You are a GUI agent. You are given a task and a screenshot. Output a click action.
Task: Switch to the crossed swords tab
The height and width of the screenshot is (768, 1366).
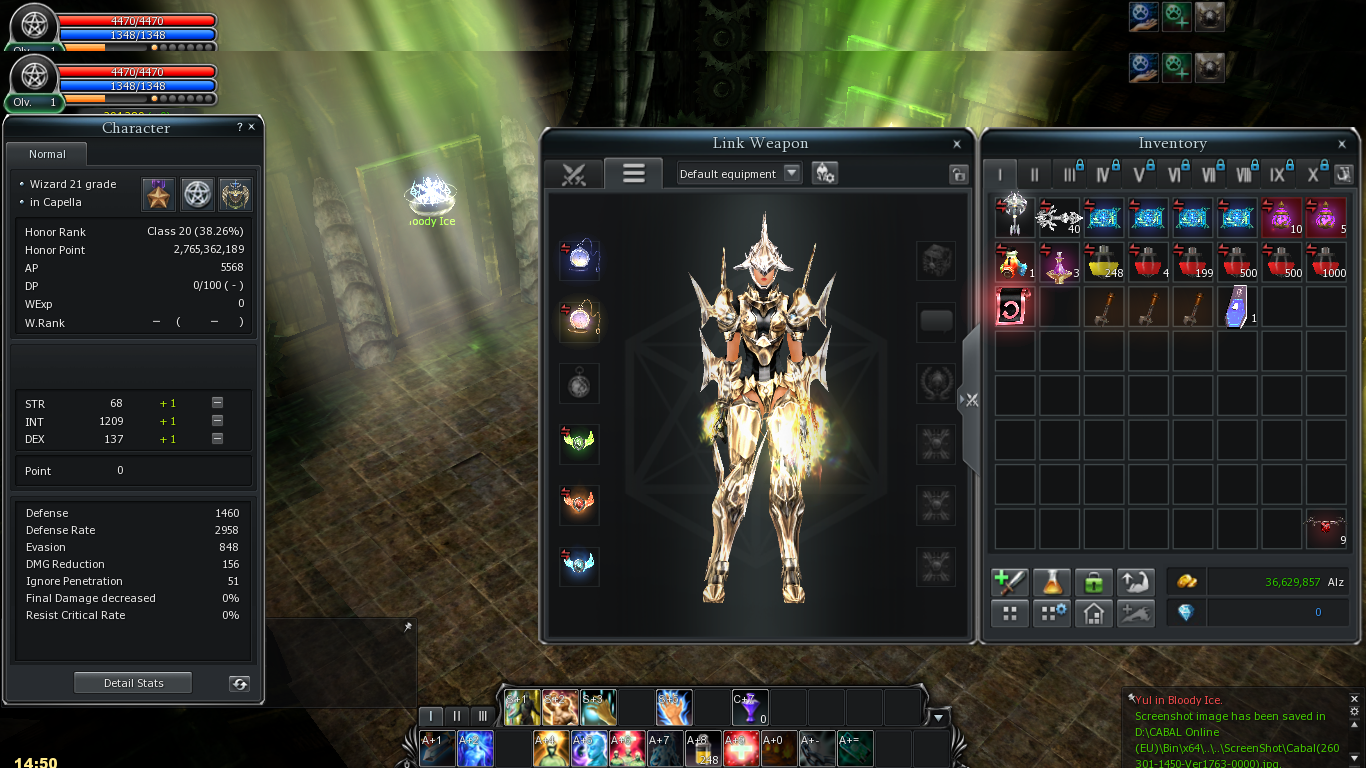(x=573, y=174)
